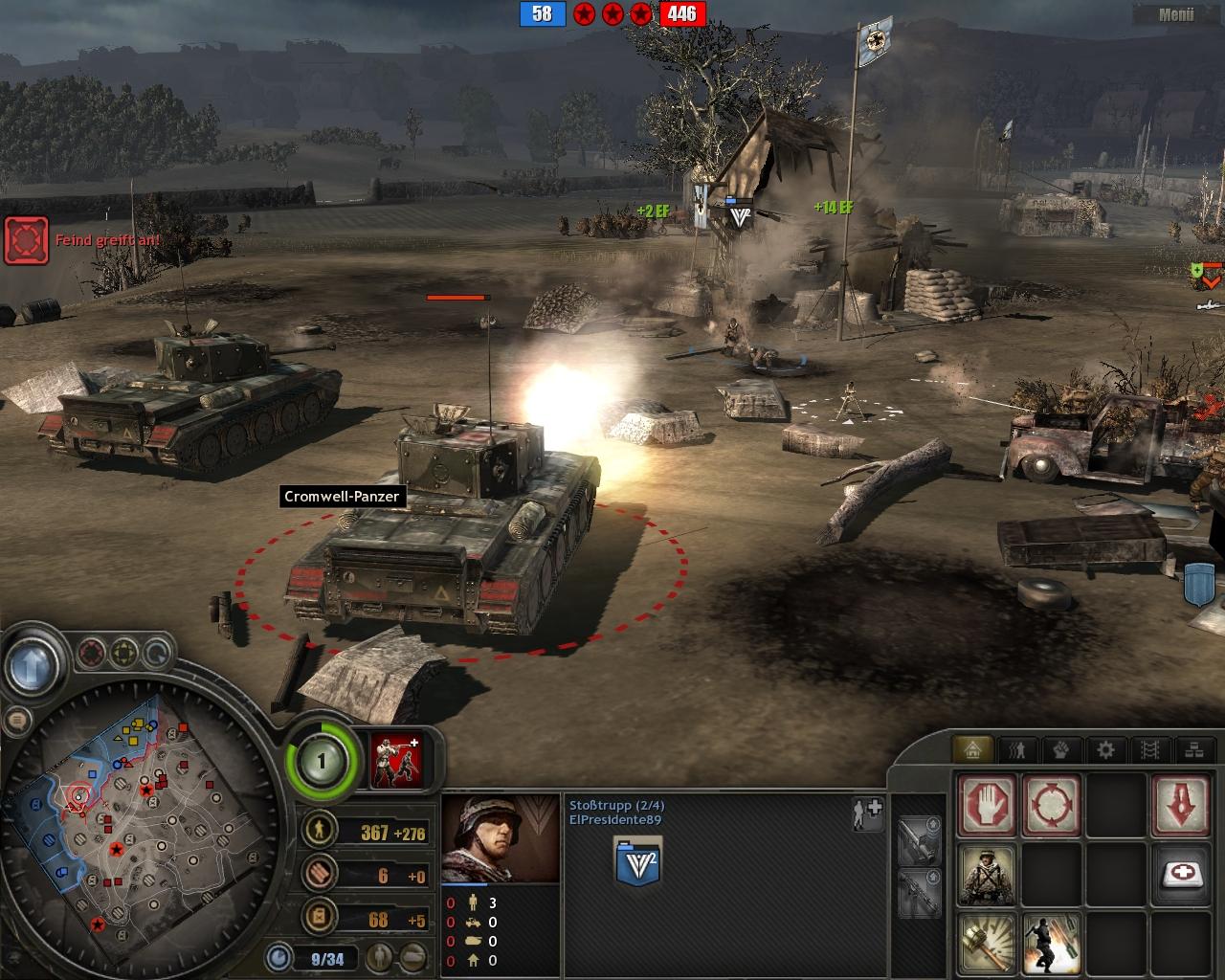The image size is (1225, 980).
Task: Click the command points circle showing 1
Action: (322, 762)
